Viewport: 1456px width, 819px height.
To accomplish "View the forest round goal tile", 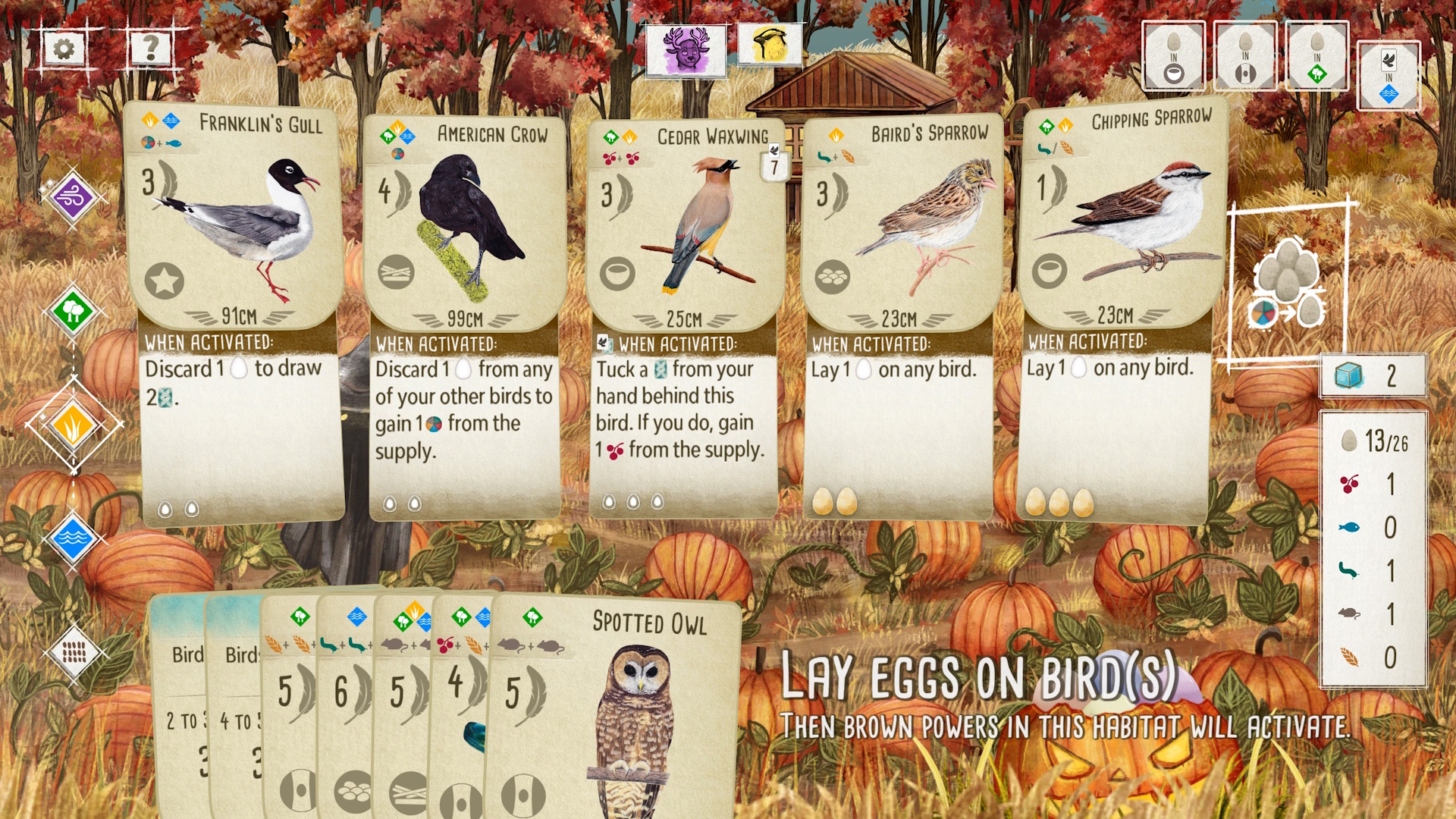I will [x=1316, y=57].
